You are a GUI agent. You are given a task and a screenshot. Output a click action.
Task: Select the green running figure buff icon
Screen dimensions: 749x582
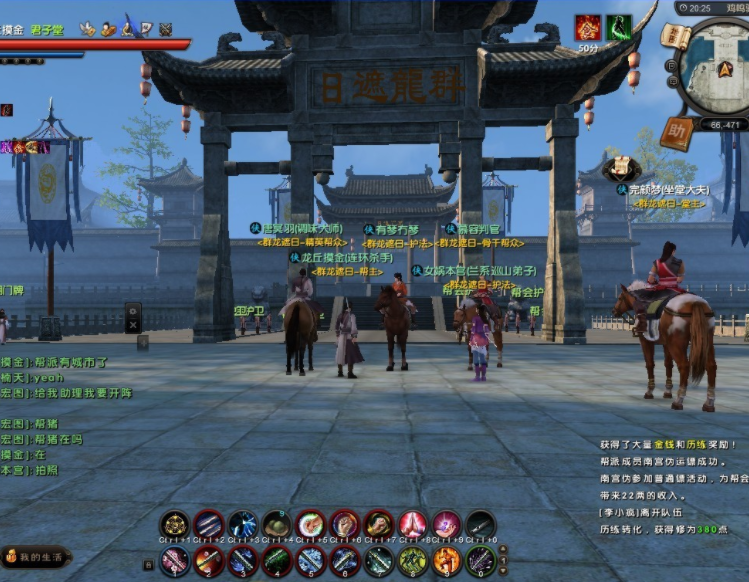click(619, 27)
